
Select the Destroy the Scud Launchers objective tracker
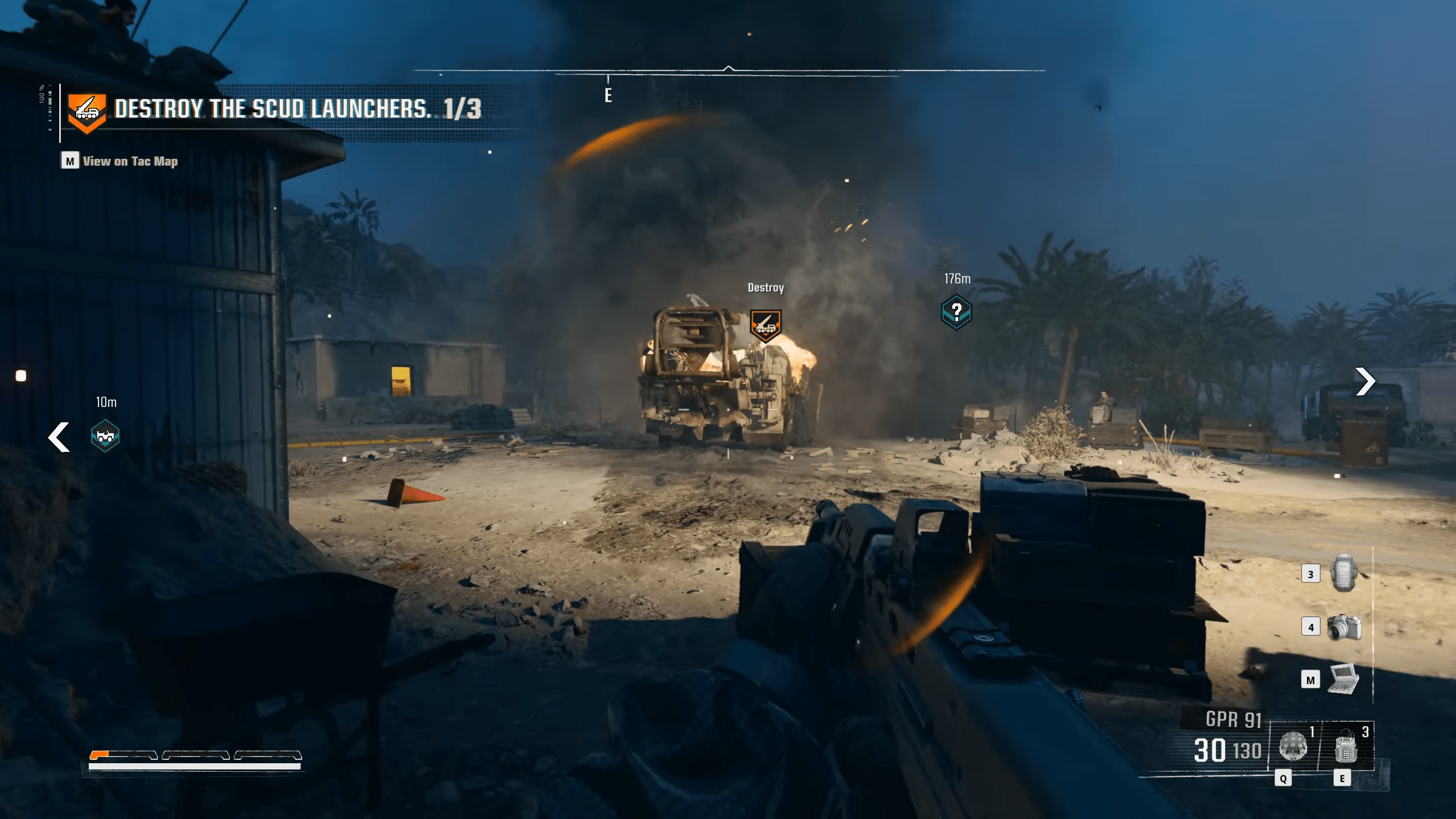[273, 109]
